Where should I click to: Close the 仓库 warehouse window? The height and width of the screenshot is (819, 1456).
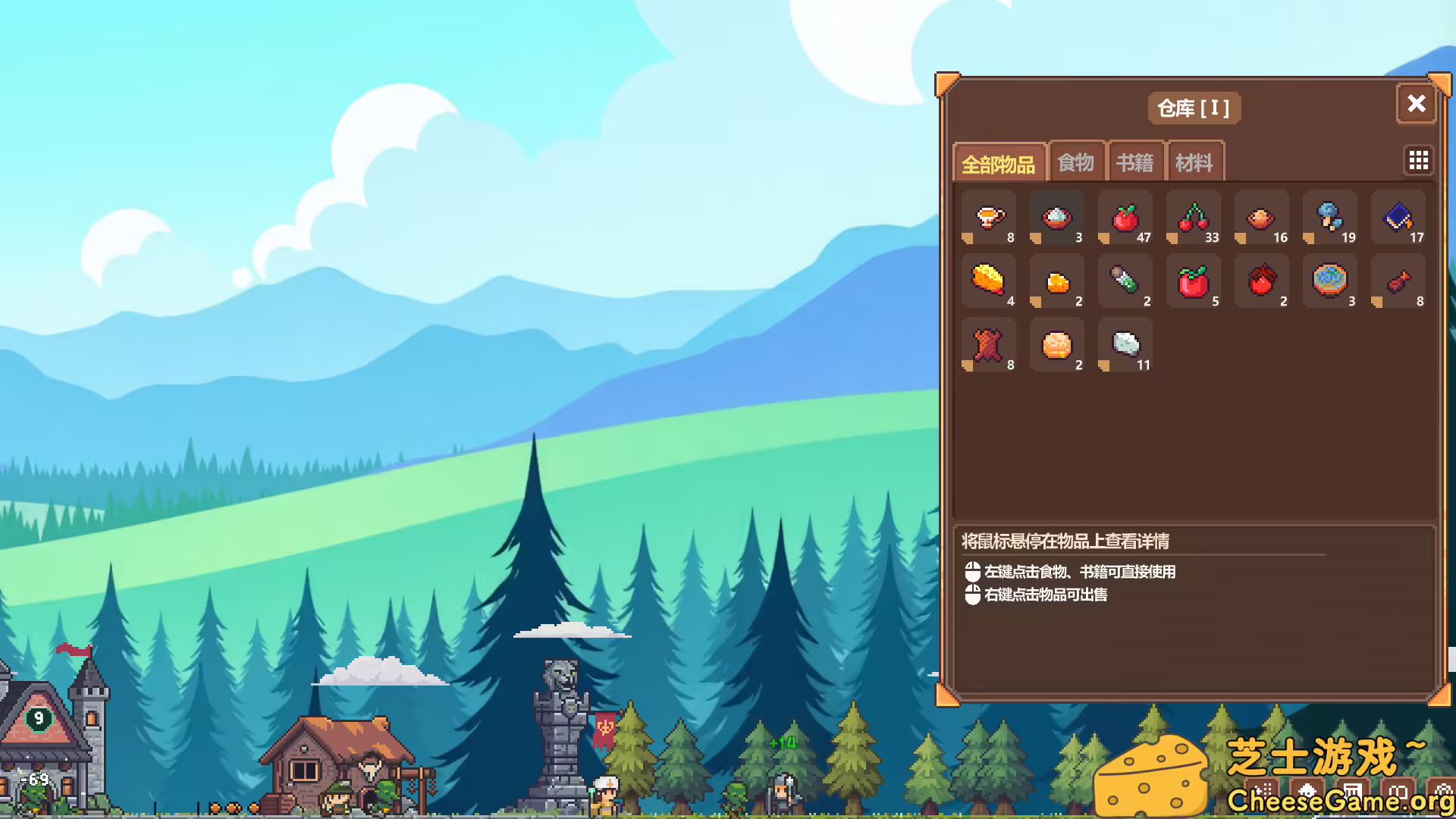coord(1415,105)
